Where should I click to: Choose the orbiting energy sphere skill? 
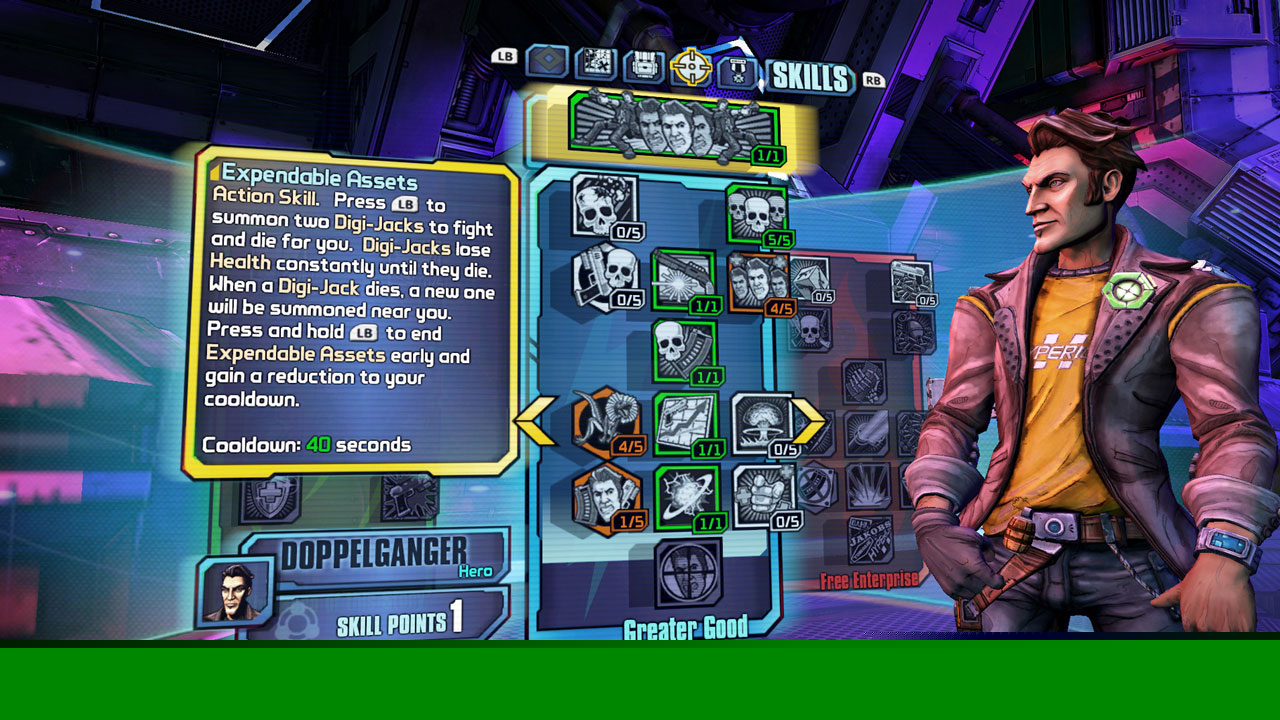(x=686, y=497)
